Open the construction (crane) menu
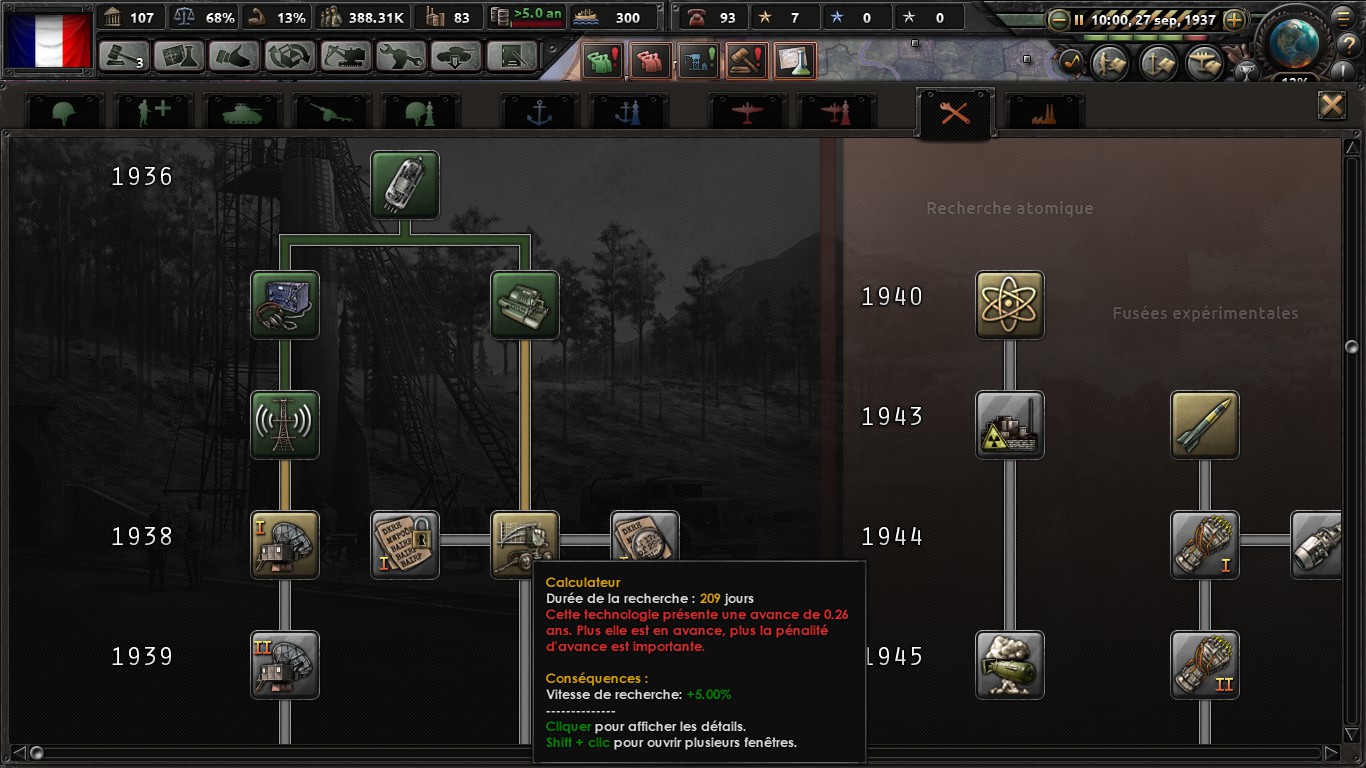This screenshot has height=768, width=1366. point(345,56)
